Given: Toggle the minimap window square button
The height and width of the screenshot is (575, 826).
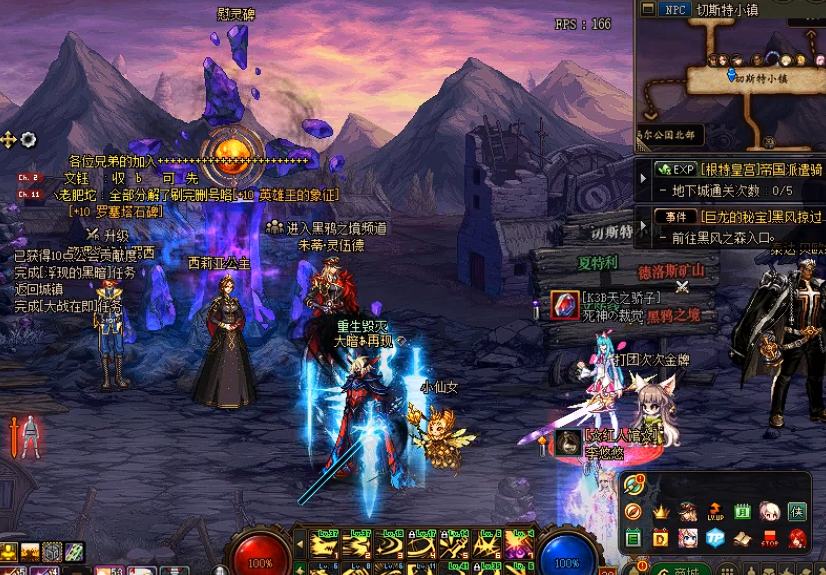Looking at the screenshot, I should (x=647, y=9).
